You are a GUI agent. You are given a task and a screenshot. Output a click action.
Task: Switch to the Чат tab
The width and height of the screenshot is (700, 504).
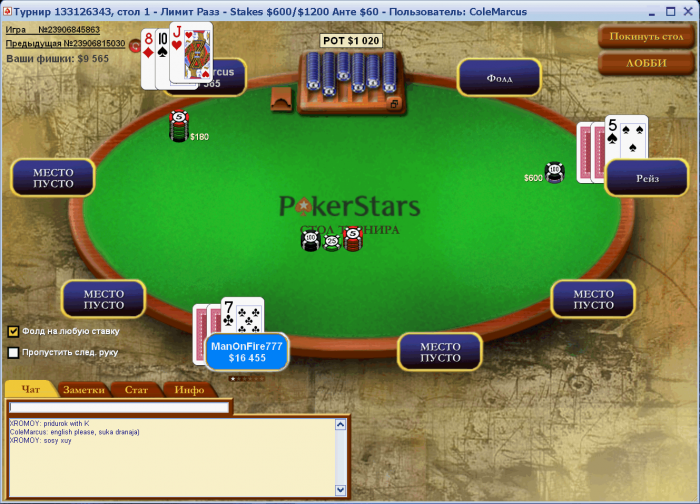coord(30,390)
